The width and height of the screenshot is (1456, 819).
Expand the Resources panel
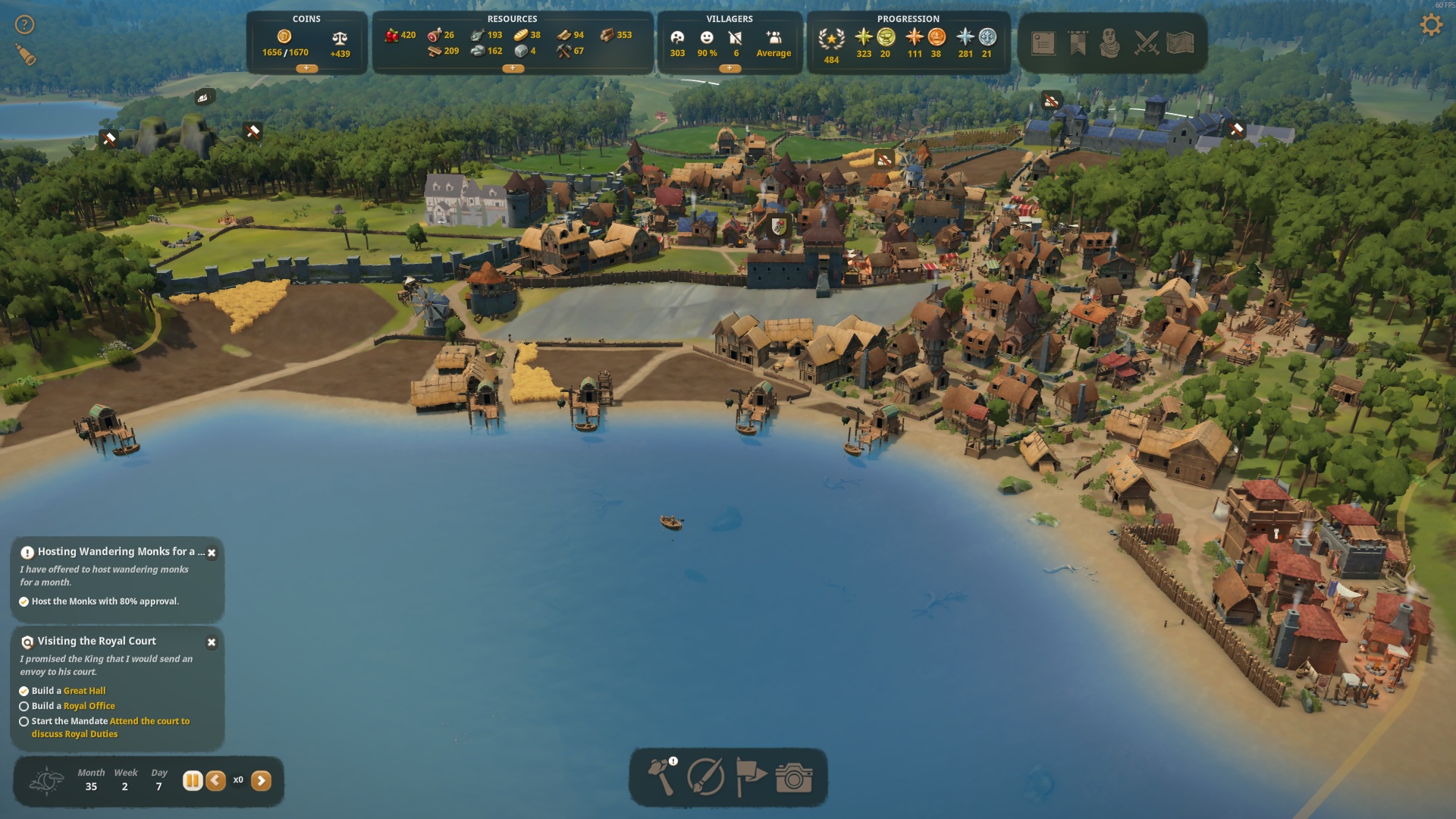pyautogui.click(x=513, y=68)
